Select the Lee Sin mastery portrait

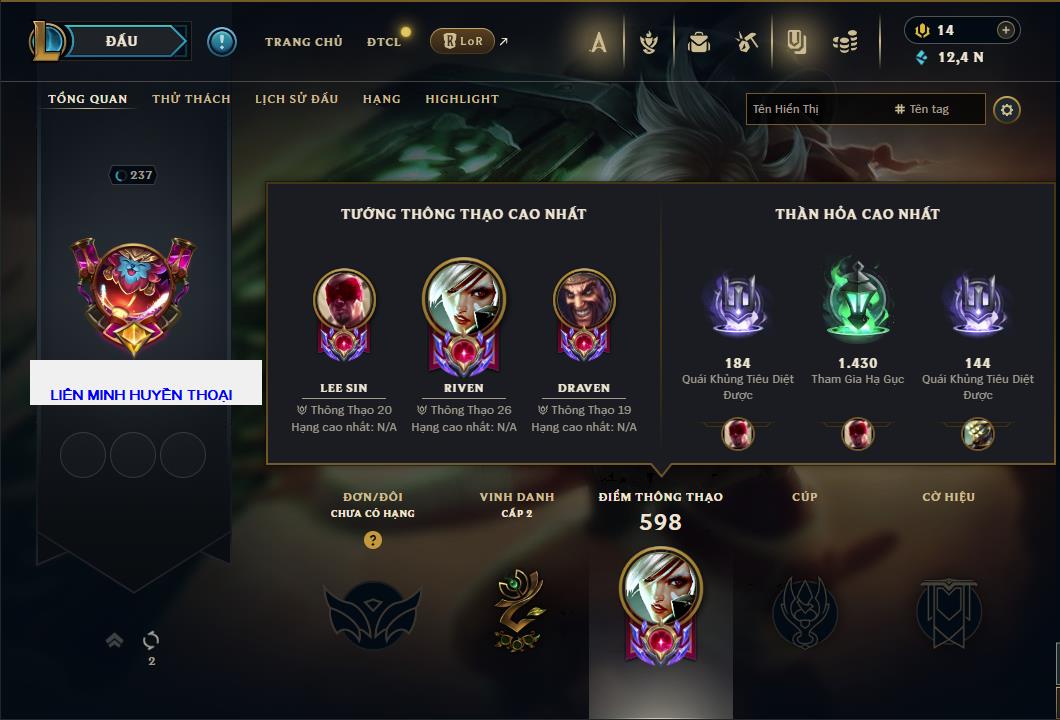point(344,300)
